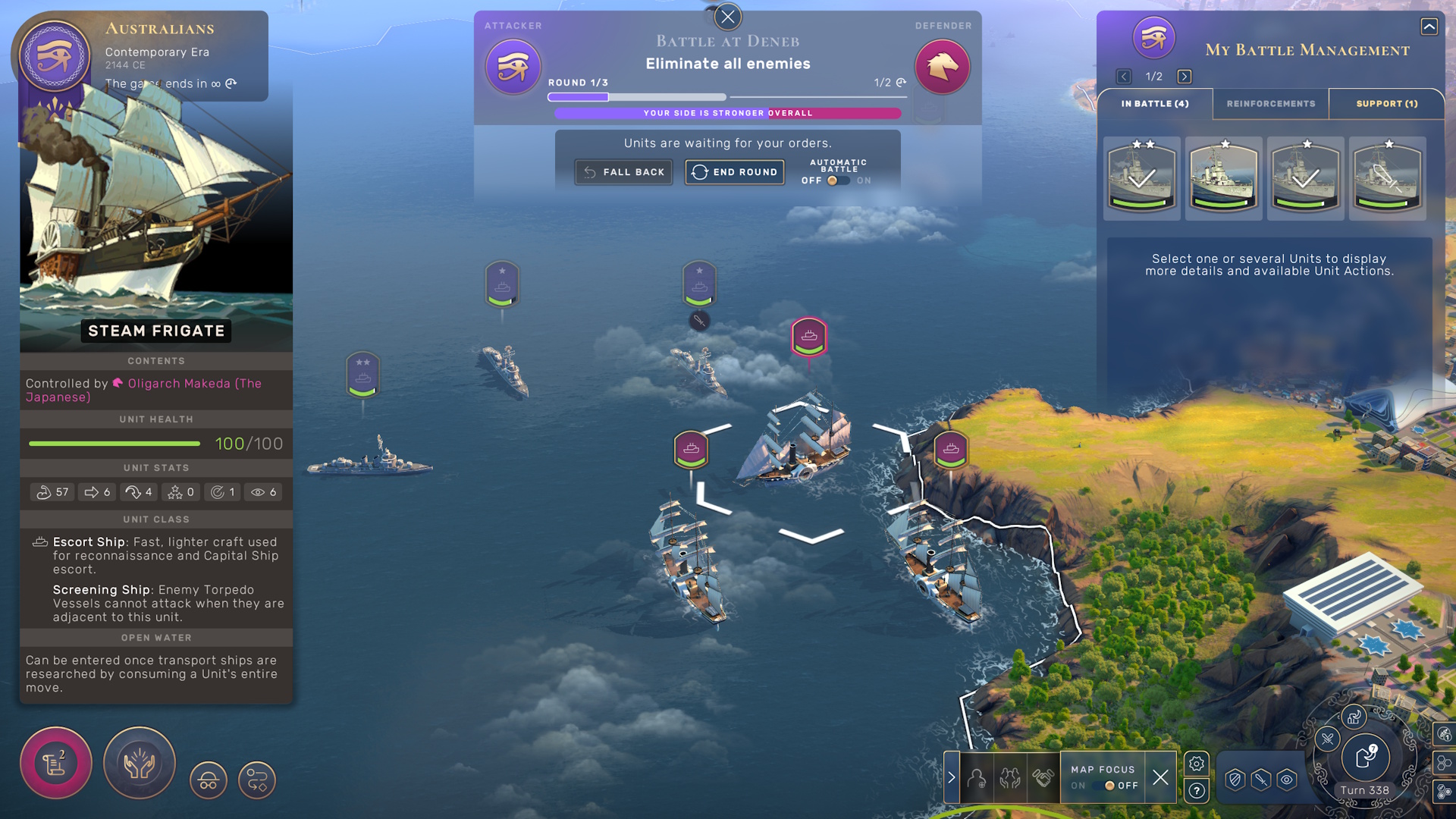Image resolution: width=1456 pixels, height=819 pixels.
Task: Toggle the Automatic Battle switch
Action: tap(837, 180)
